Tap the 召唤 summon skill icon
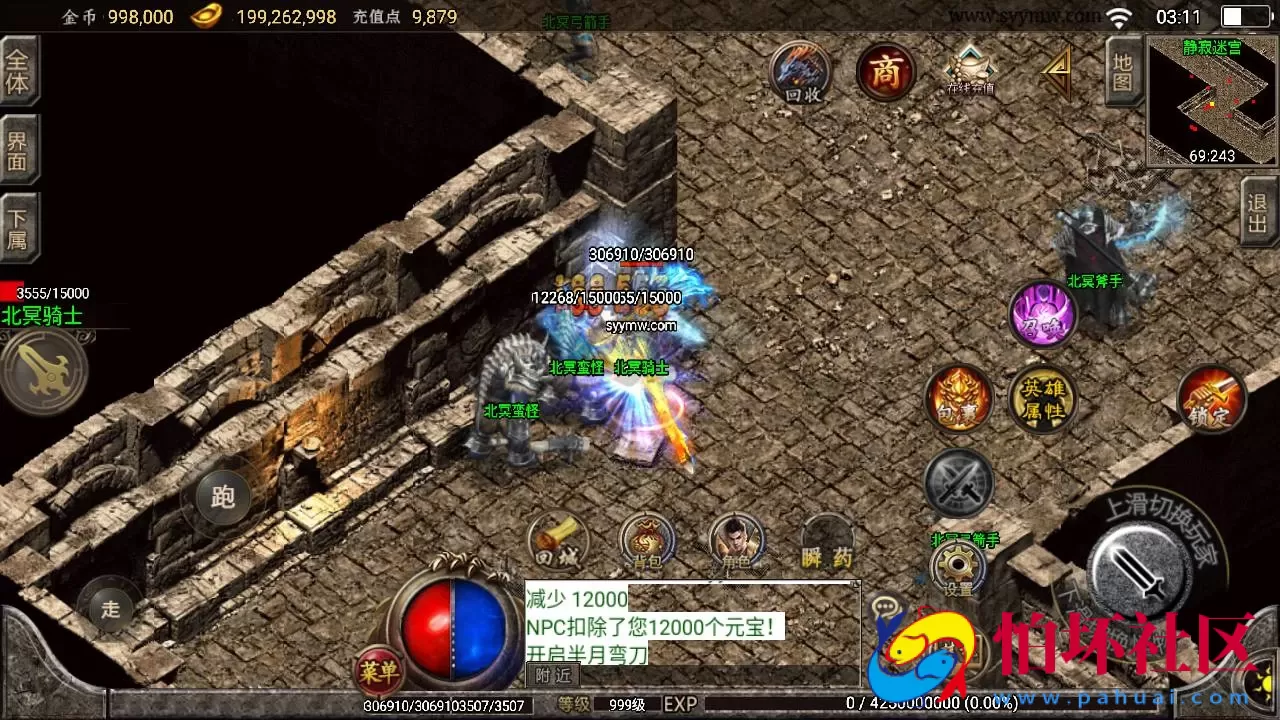 pyautogui.click(x=1043, y=317)
